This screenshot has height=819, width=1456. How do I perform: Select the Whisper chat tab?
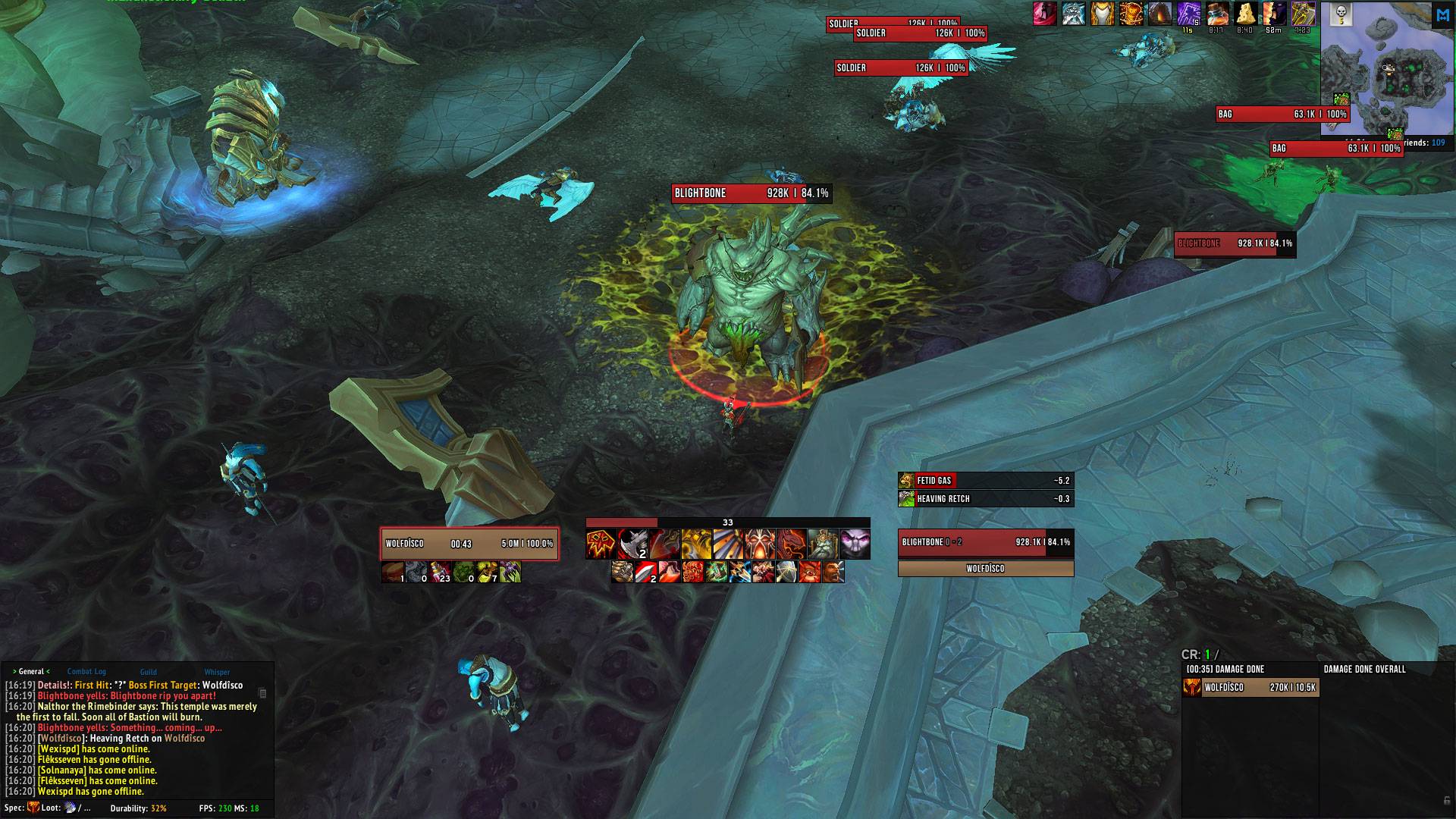point(217,671)
